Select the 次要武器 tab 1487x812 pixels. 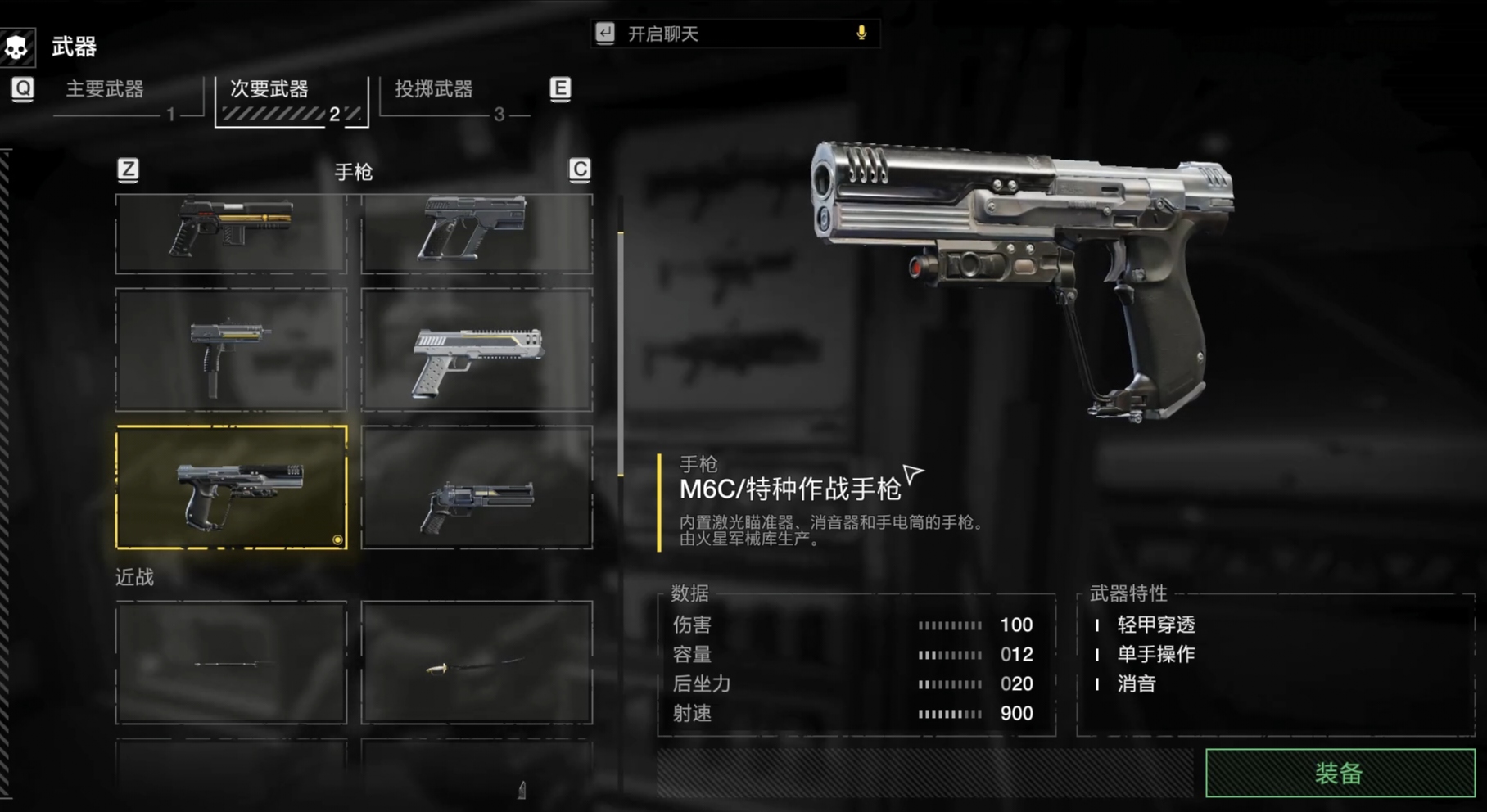269,89
